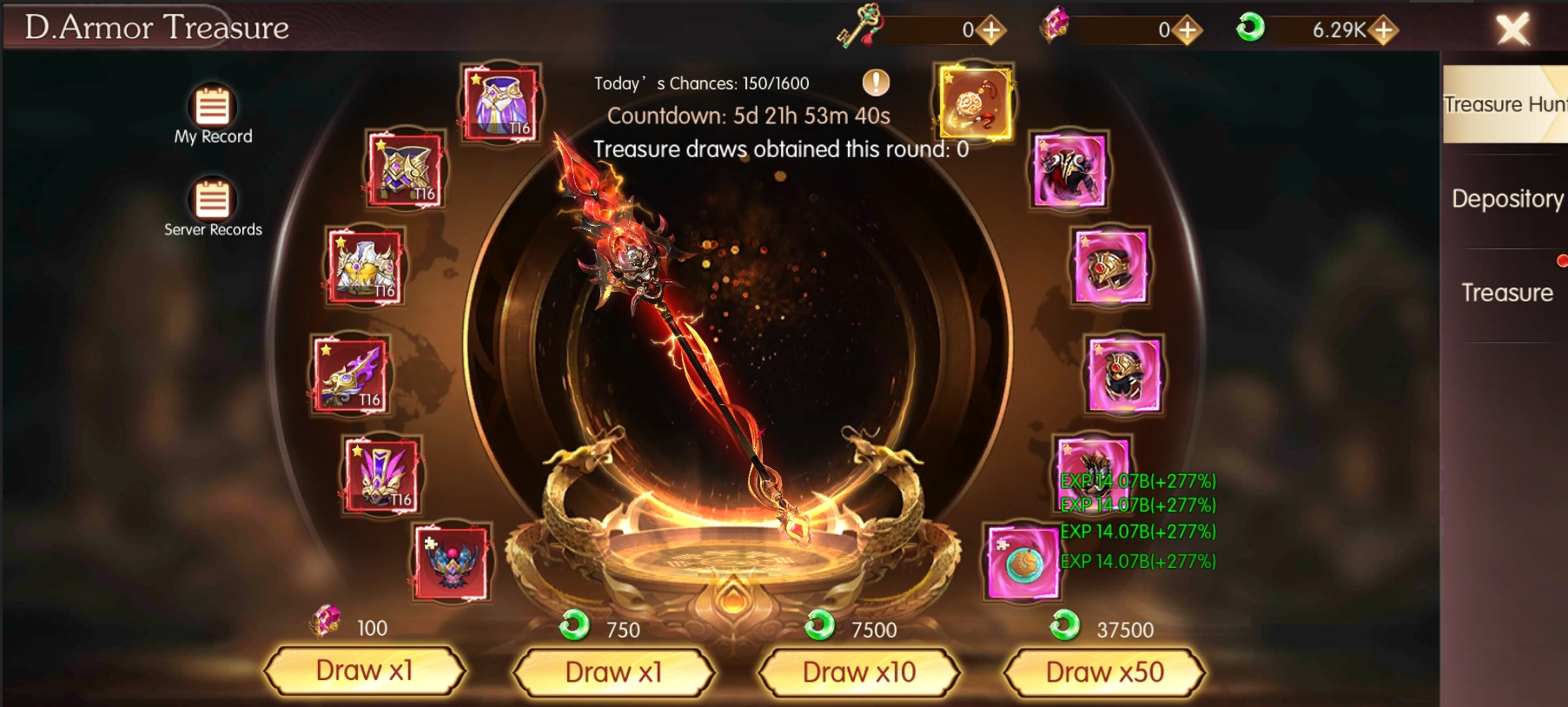Show info via the exclamation mark icon
Viewport: 1568px width, 707px height.
876,83
